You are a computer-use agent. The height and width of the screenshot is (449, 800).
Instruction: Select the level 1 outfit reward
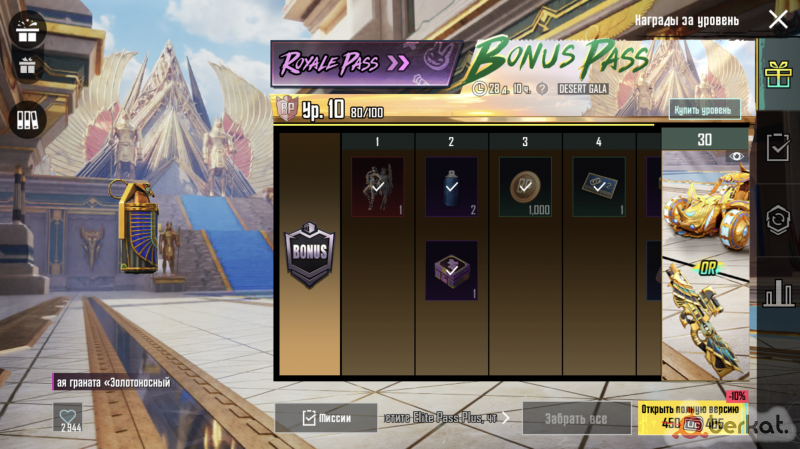click(x=377, y=187)
